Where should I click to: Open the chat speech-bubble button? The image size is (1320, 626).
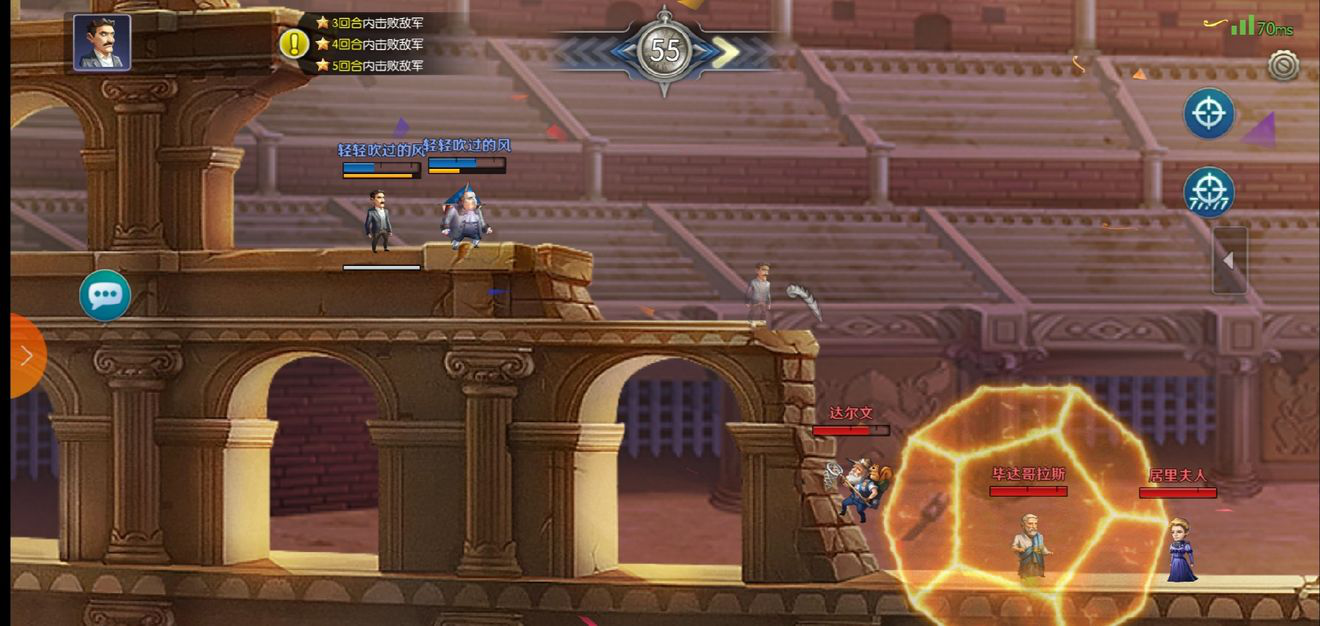click(105, 295)
